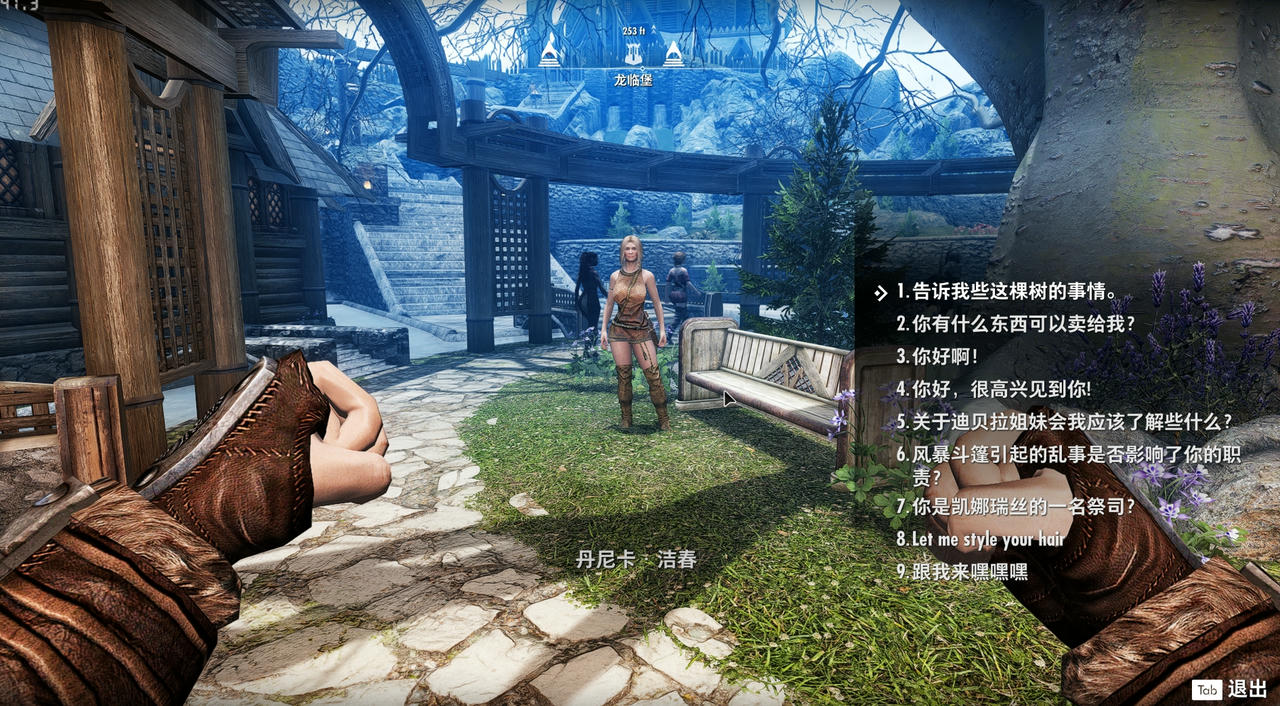Ask about the Sisterhood of Dibella
Screen dimensions: 1280x706
[1064, 422]
